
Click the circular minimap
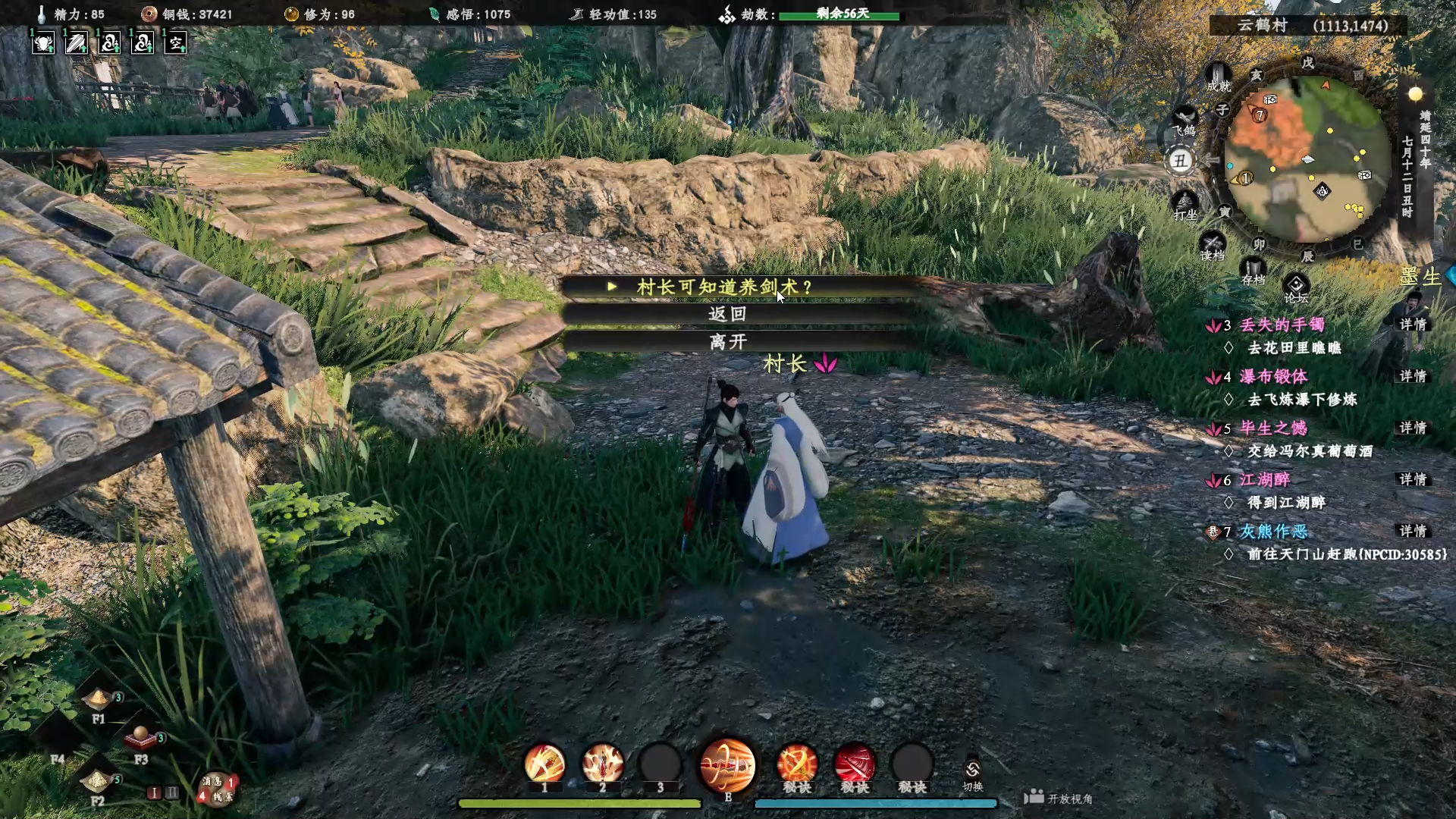click(1307, 159)
